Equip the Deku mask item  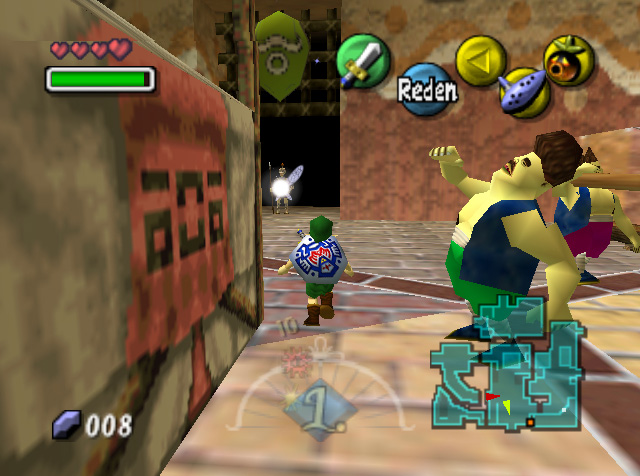pyautogui.click(x=569, y=59)
